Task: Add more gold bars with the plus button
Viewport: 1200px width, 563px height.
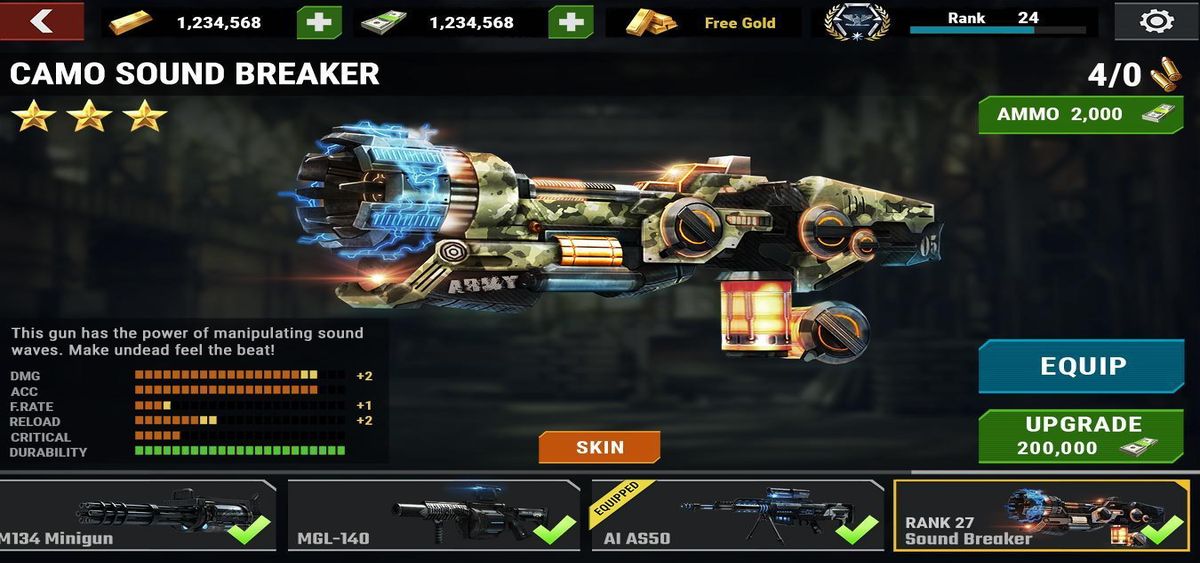Action: coord(318,22)
